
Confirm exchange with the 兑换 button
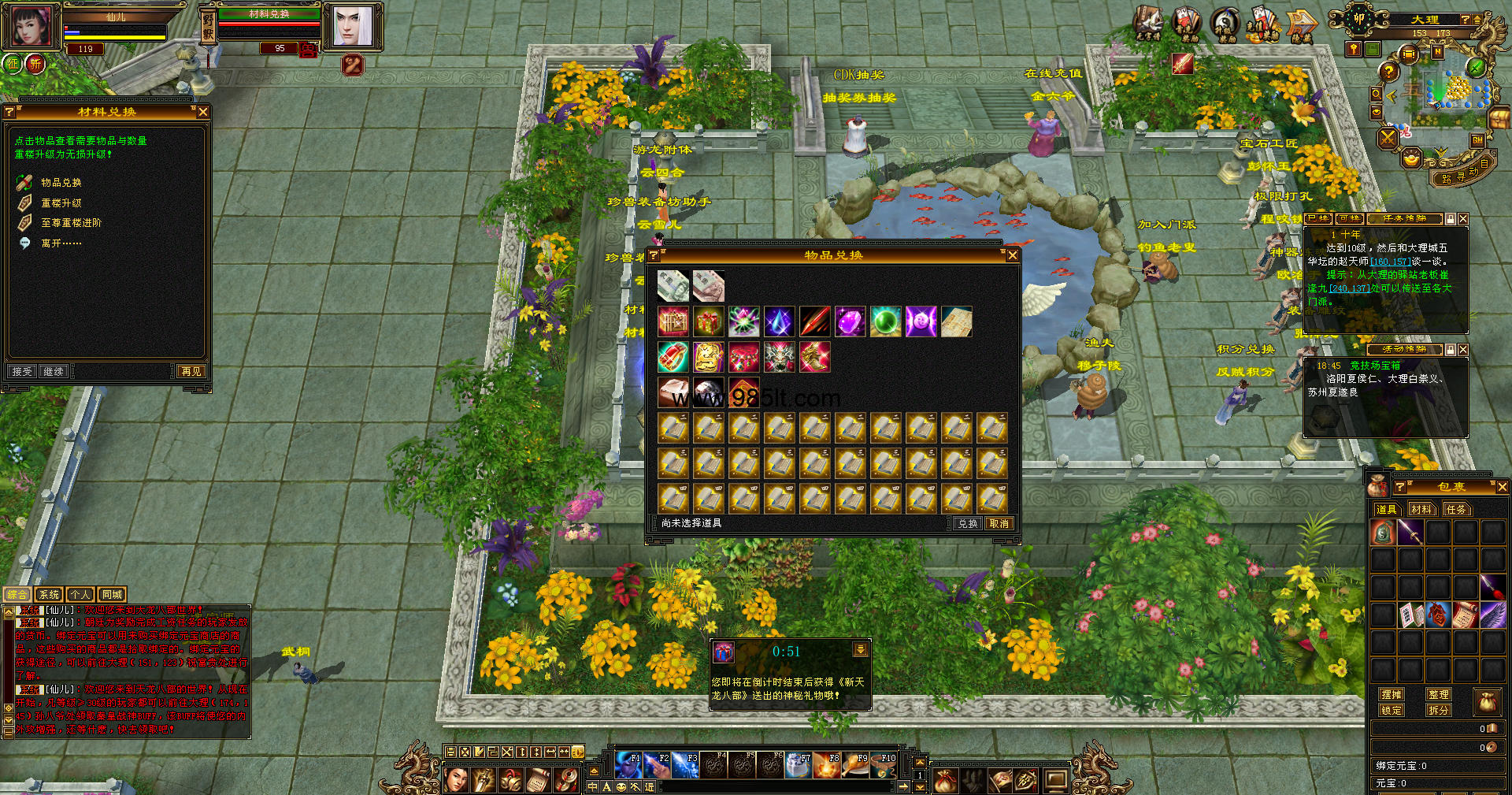pyautogui.click(x=968, y=523)
